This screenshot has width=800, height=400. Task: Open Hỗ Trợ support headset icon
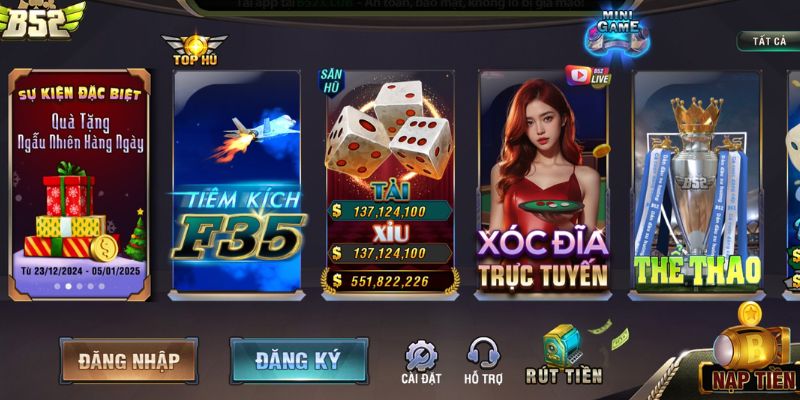point(484,361)
